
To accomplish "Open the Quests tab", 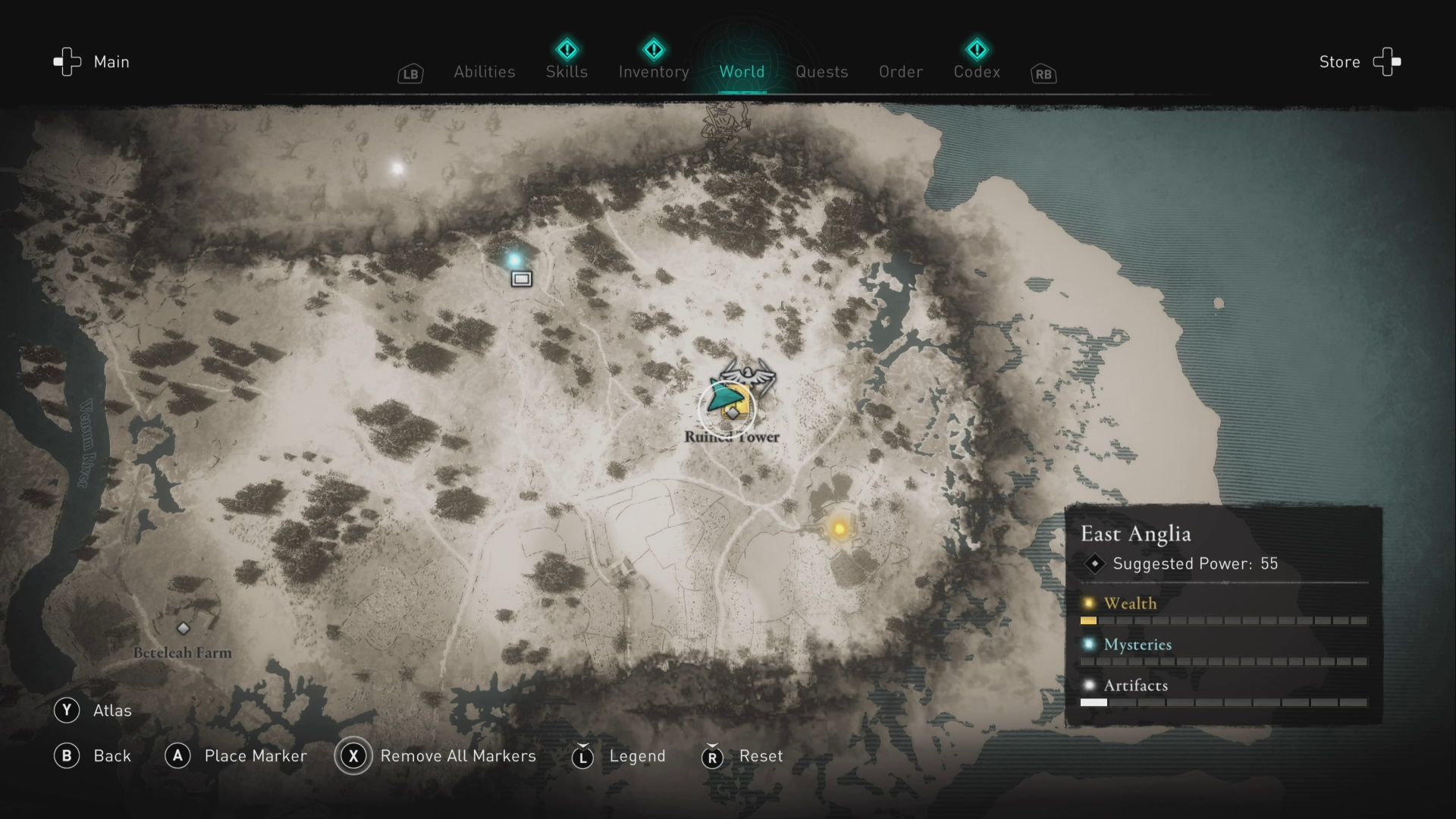I will click(x=821, y=72).
